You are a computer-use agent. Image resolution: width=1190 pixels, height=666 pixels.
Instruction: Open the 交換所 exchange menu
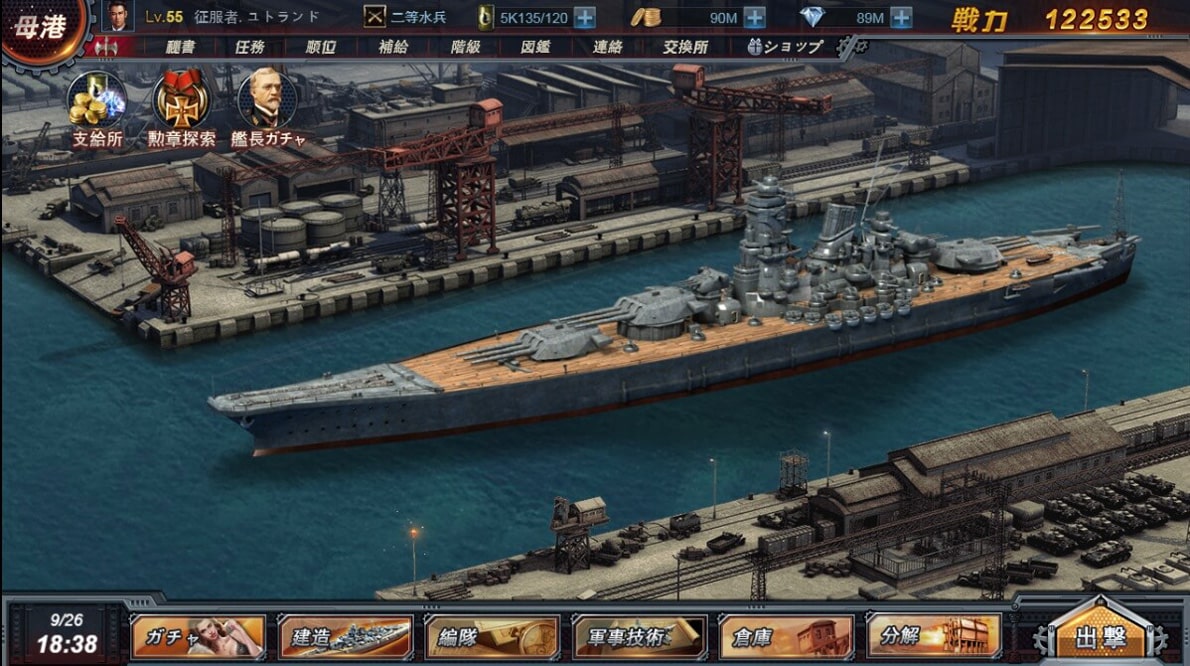(x=685, y=46)
